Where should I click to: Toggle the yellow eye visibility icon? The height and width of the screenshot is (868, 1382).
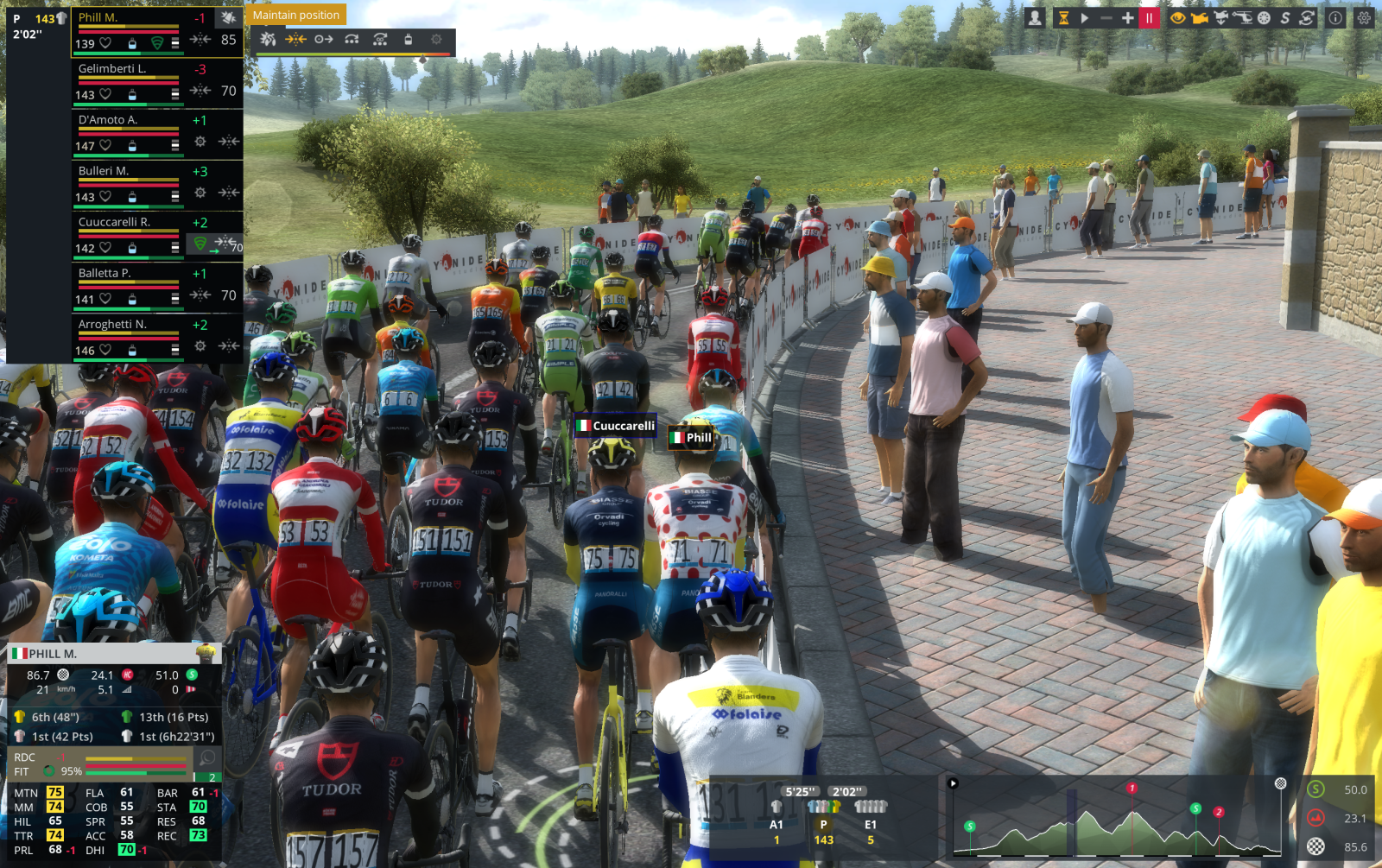click(1177, 17)
